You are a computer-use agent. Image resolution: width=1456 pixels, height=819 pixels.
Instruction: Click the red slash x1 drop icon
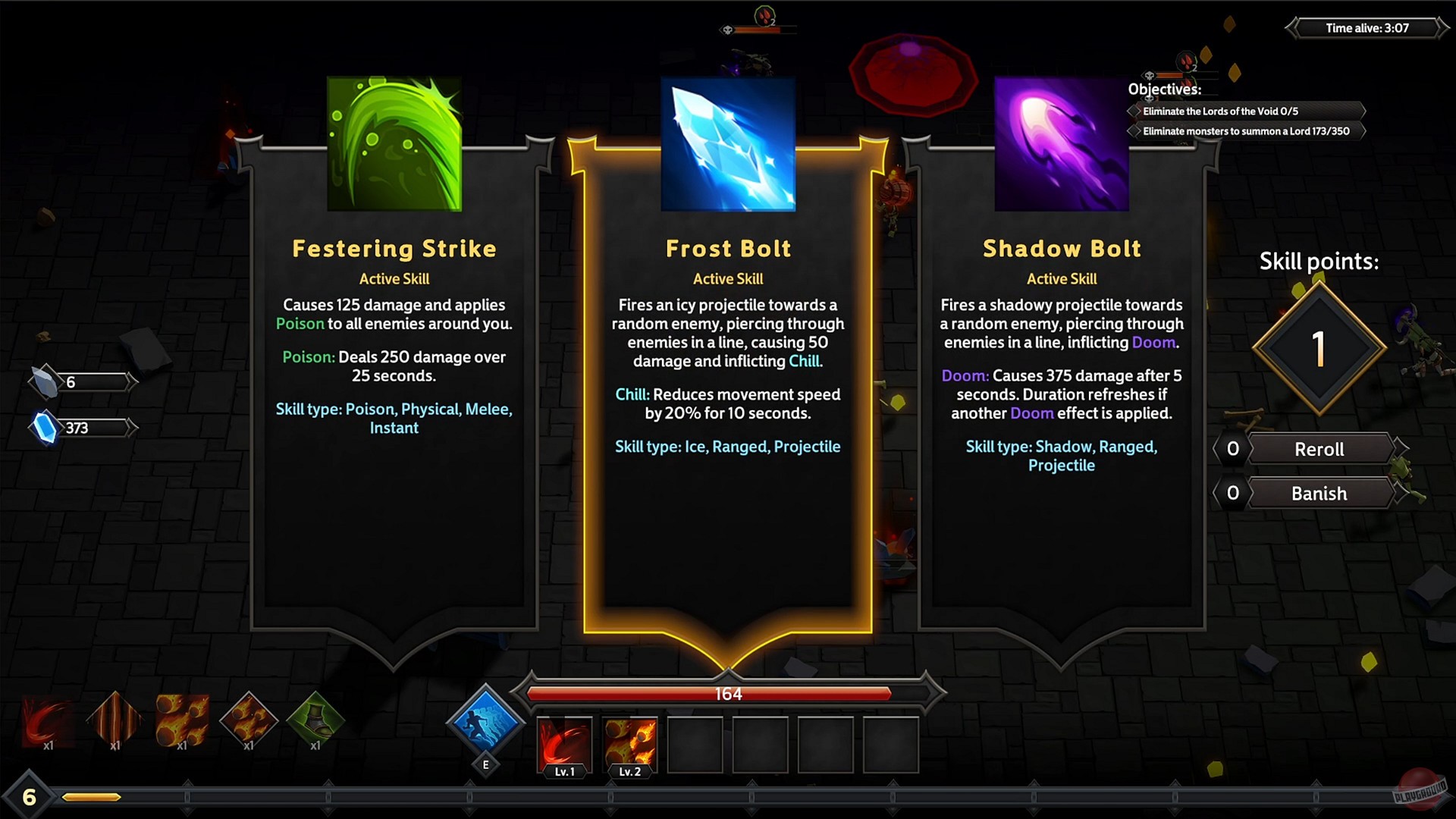(48, 720)
